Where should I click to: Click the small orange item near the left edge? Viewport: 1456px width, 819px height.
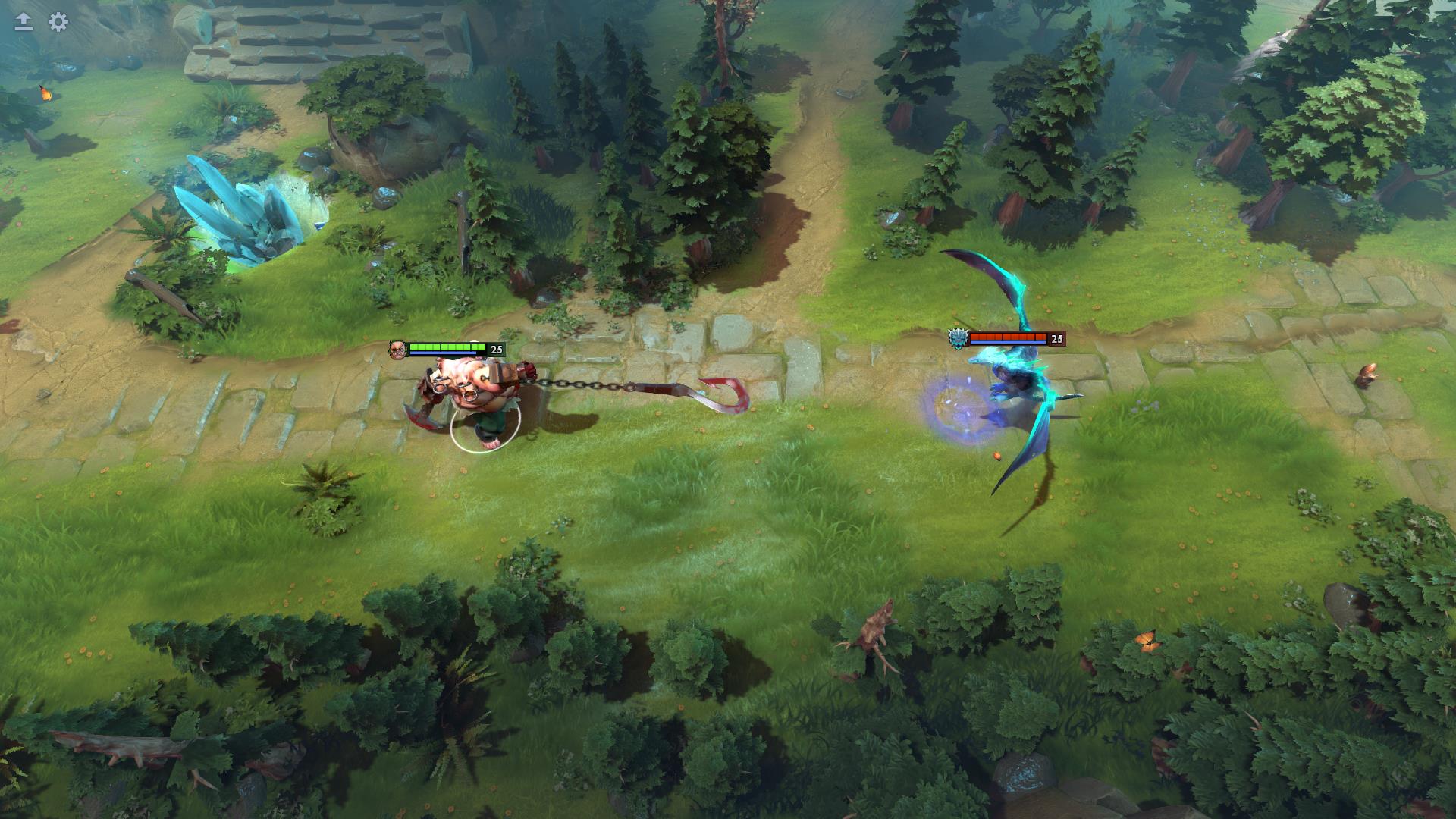pyautogui.click(x=45, y=93)
